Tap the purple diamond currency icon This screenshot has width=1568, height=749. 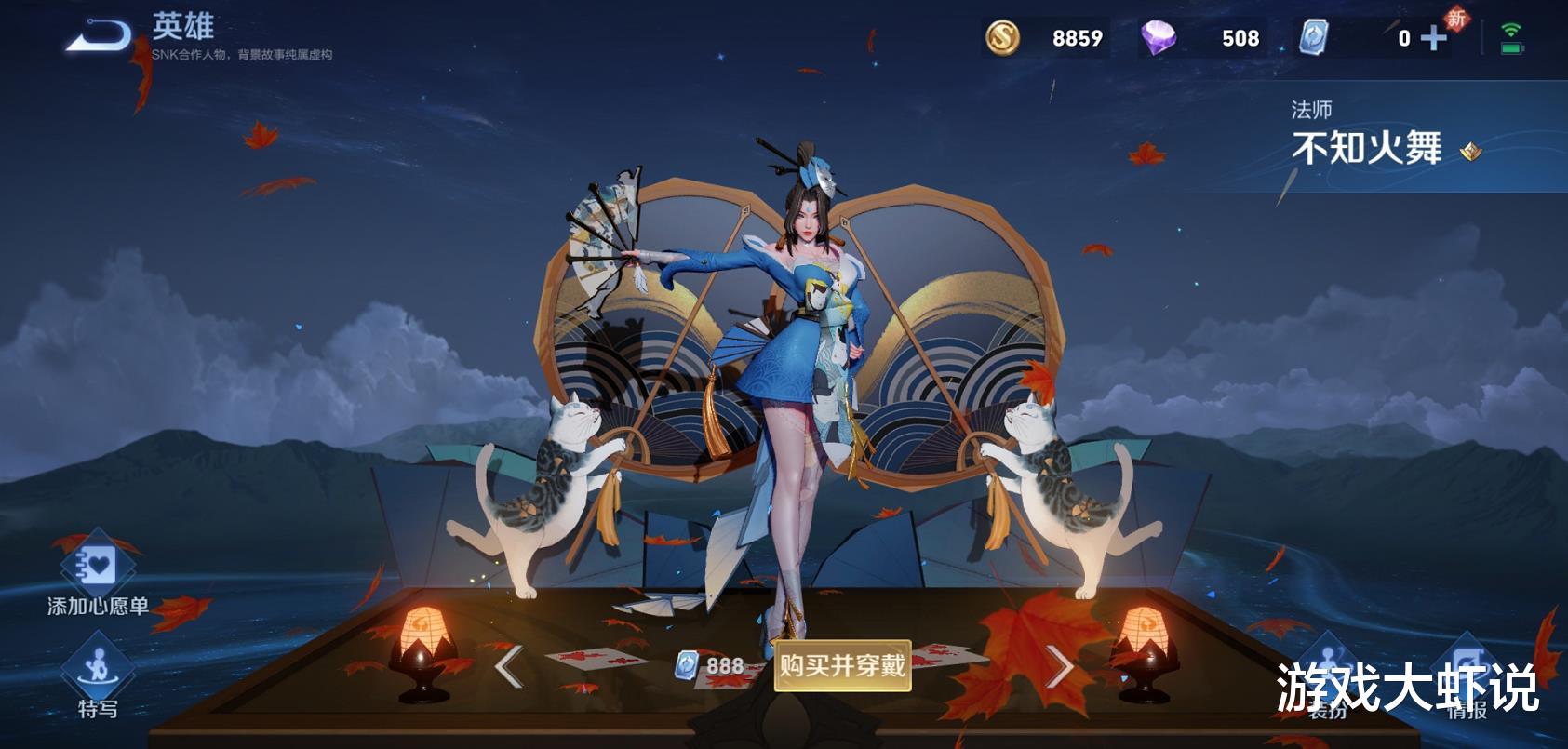click(1159, 38)
